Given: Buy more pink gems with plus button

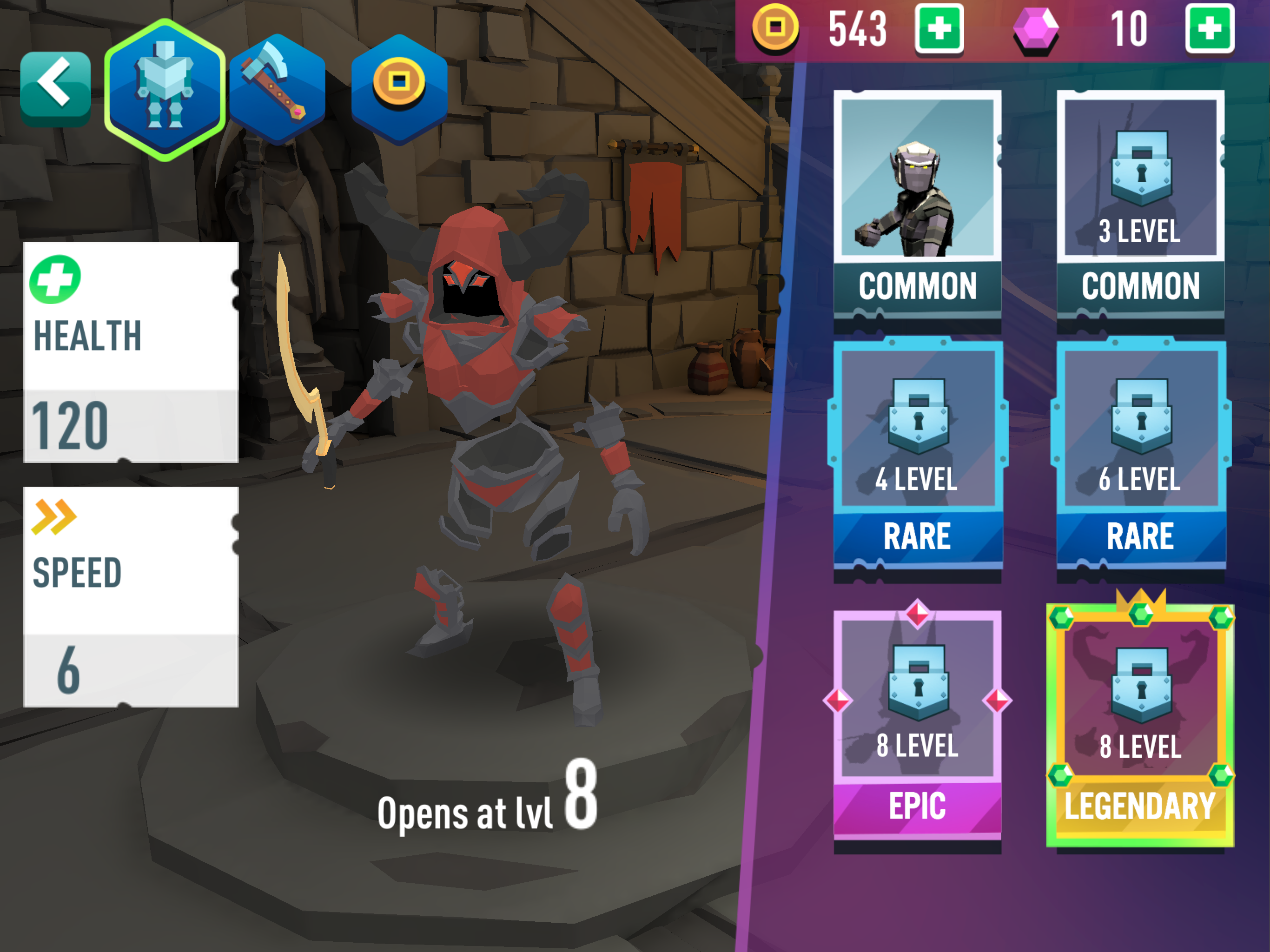Looking at the screenshot, I should click(1209, 29).
